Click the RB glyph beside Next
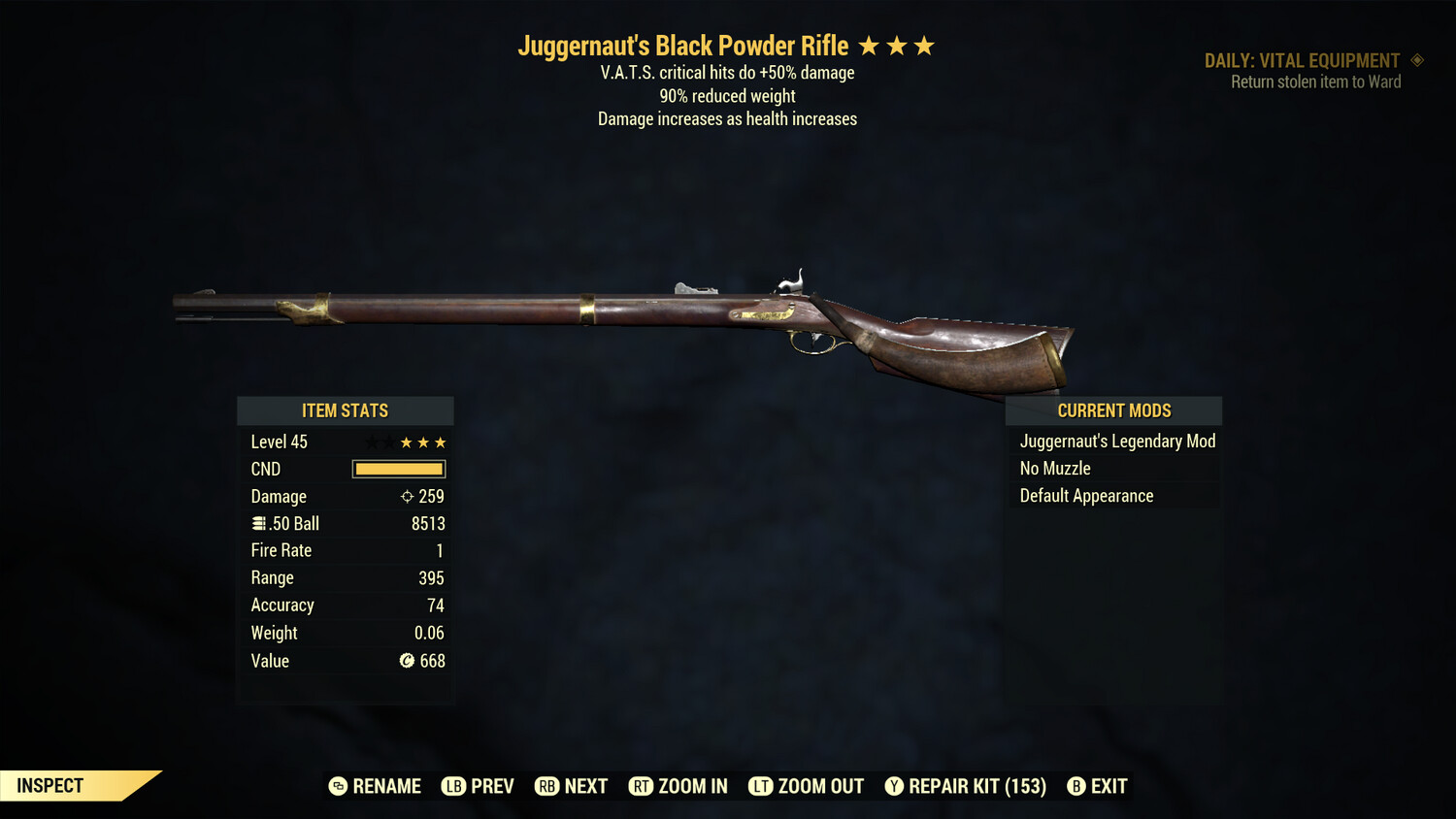The image size is (1456, 819). coord(548,786)
